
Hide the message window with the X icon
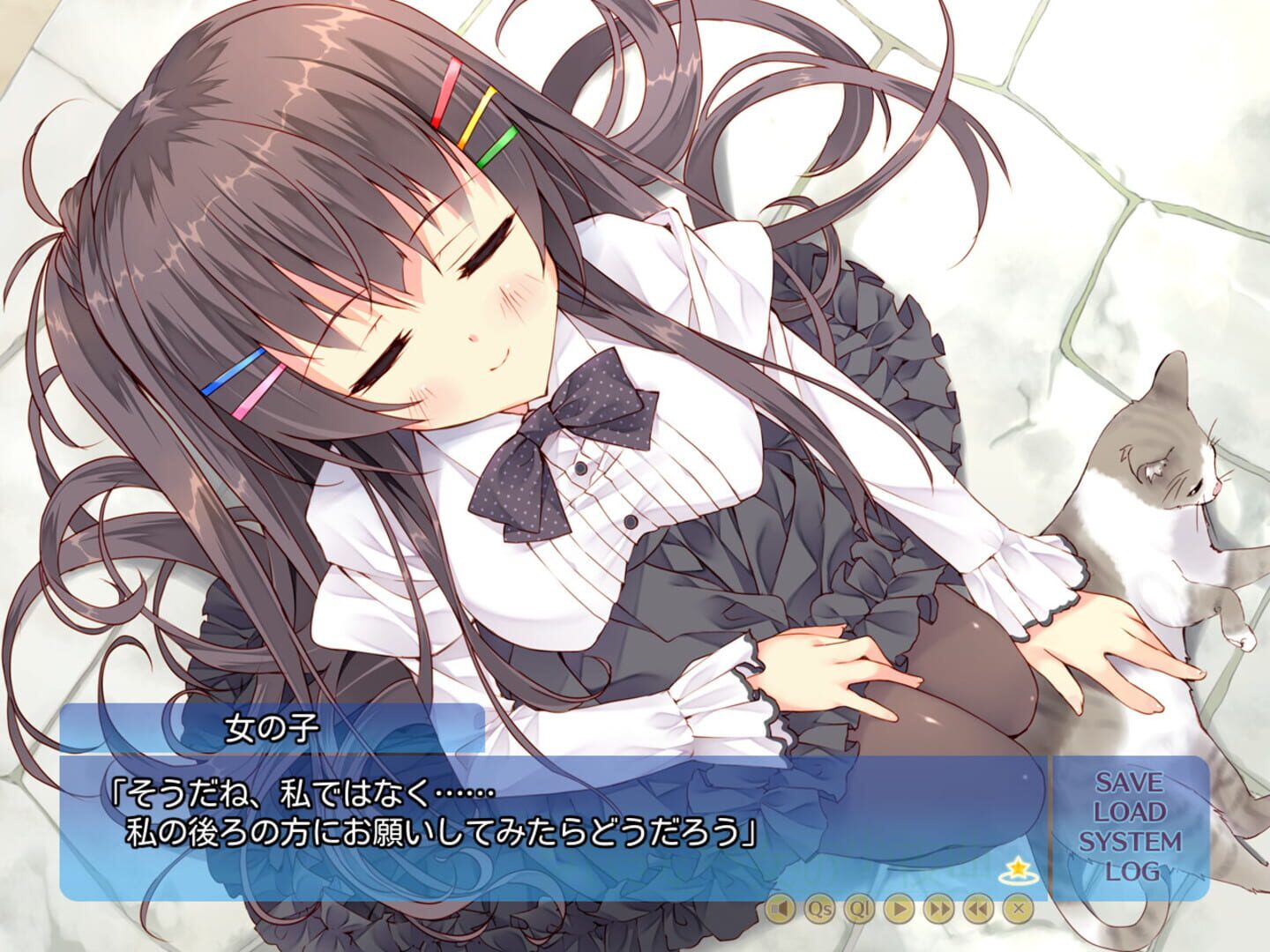tap(1019, 910)
